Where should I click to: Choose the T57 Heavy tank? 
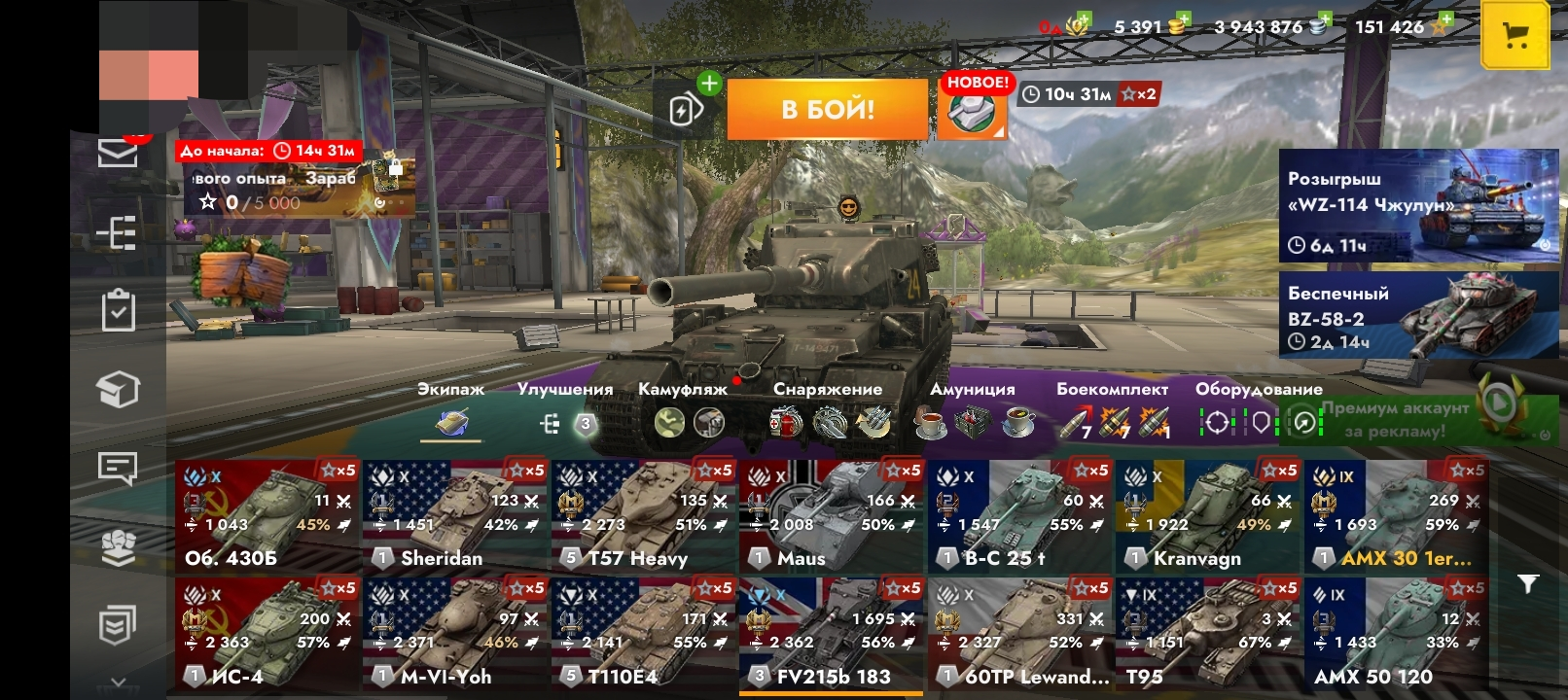click(x=643, y=517)
